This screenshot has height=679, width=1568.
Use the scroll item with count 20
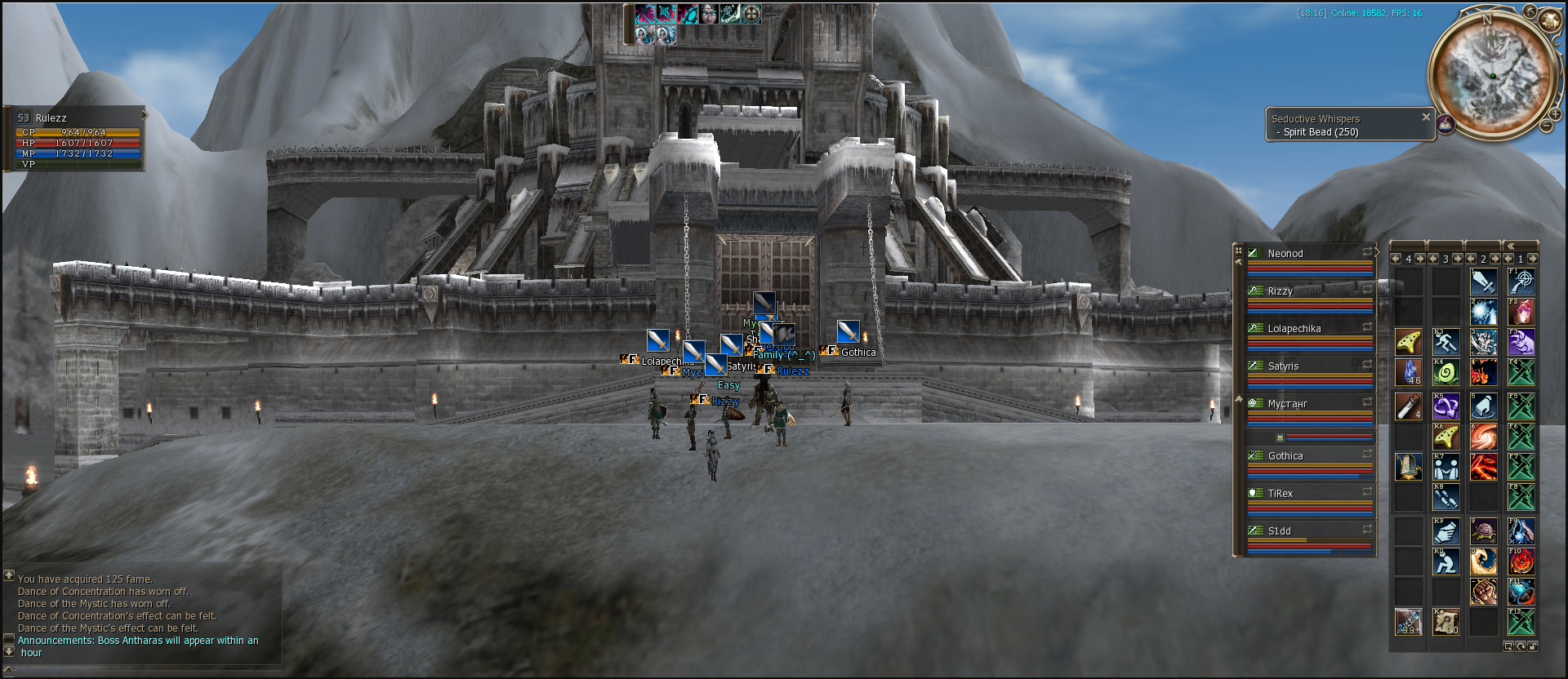pos(1445,622)
